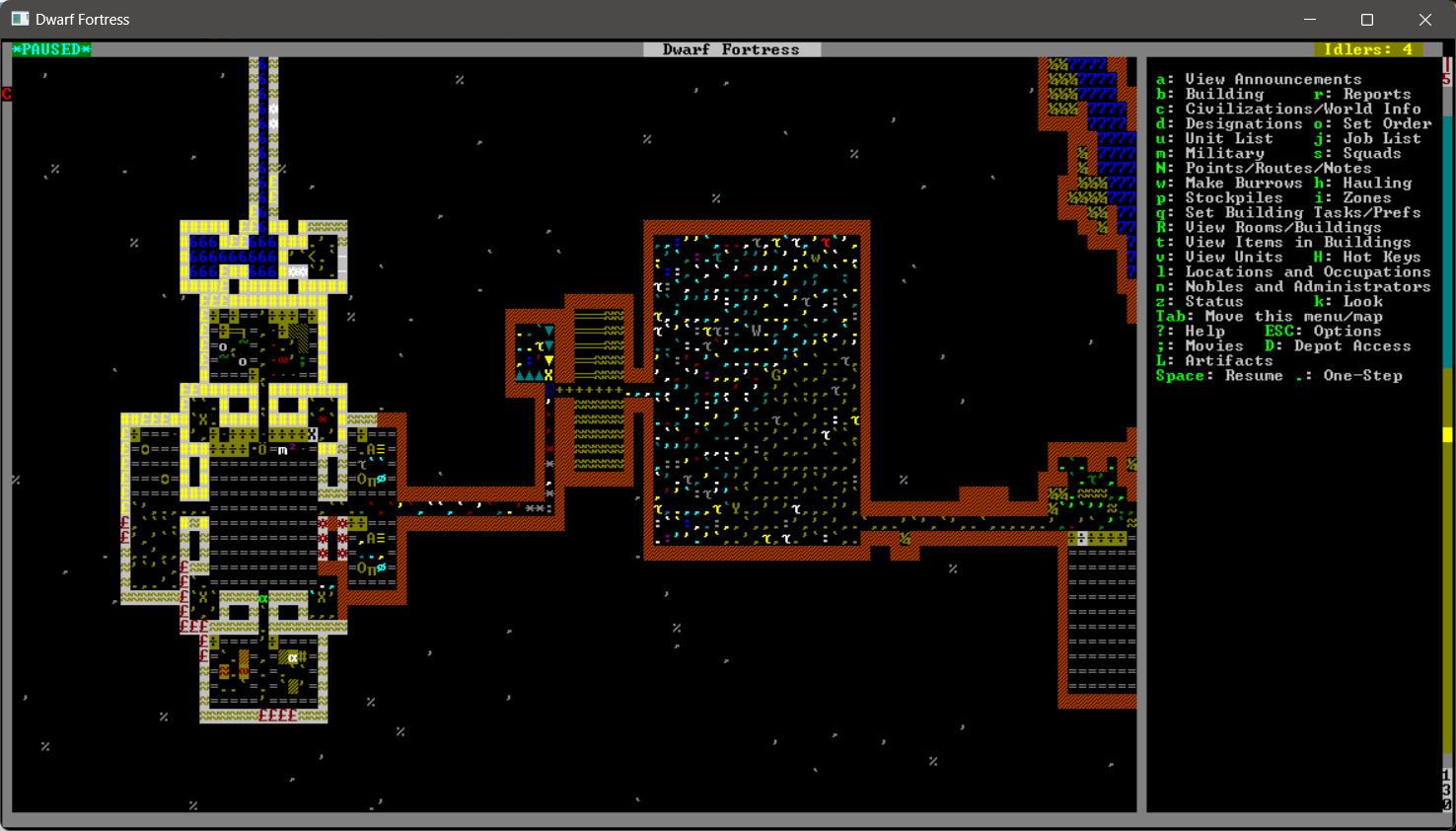Image resolution: width=1456 pixels, height=831 pixels.
Task: Close the Dwarf Fortress window
Action: [x=1424, y=20]
